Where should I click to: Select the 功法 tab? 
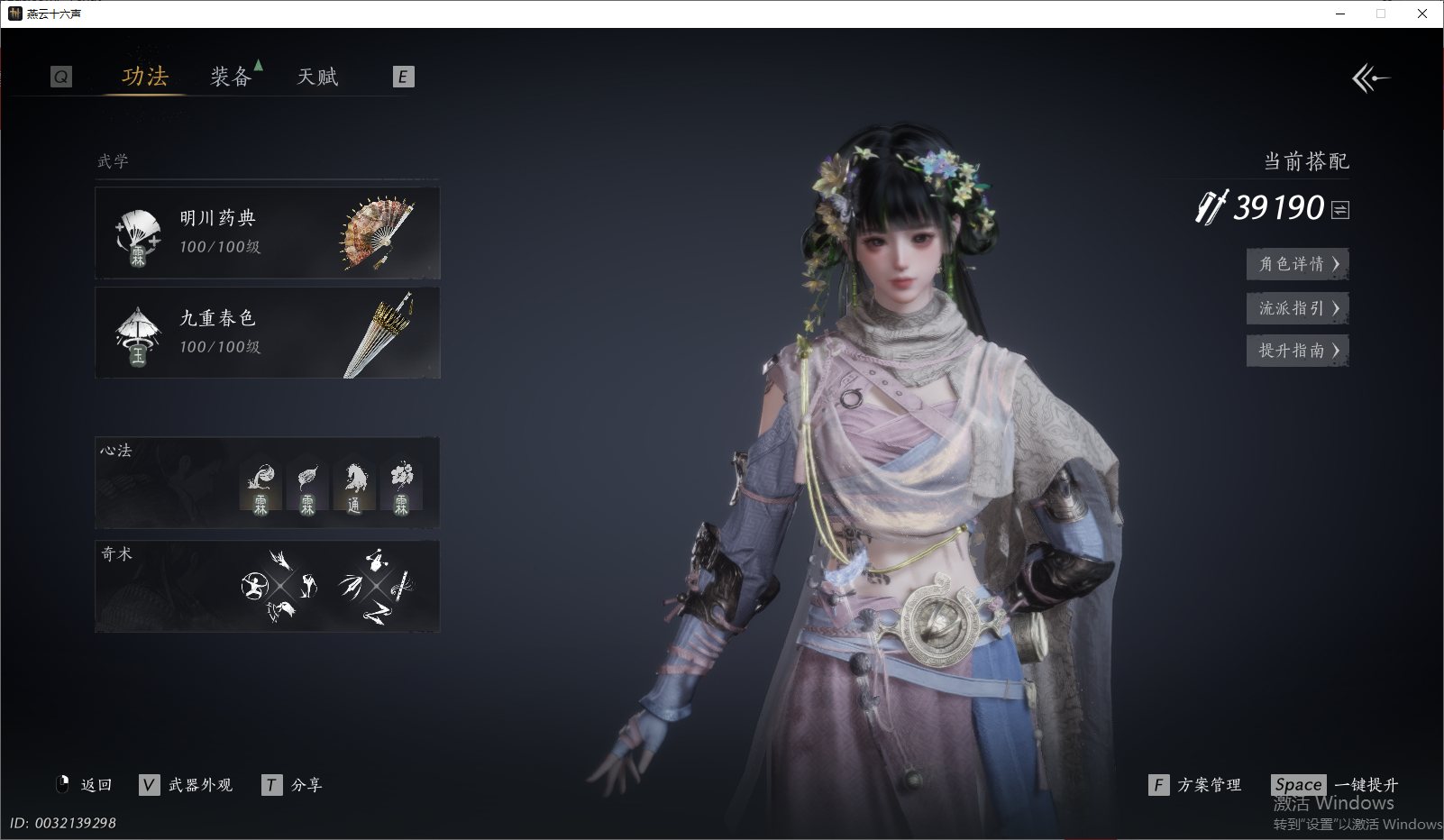point(145,78)
